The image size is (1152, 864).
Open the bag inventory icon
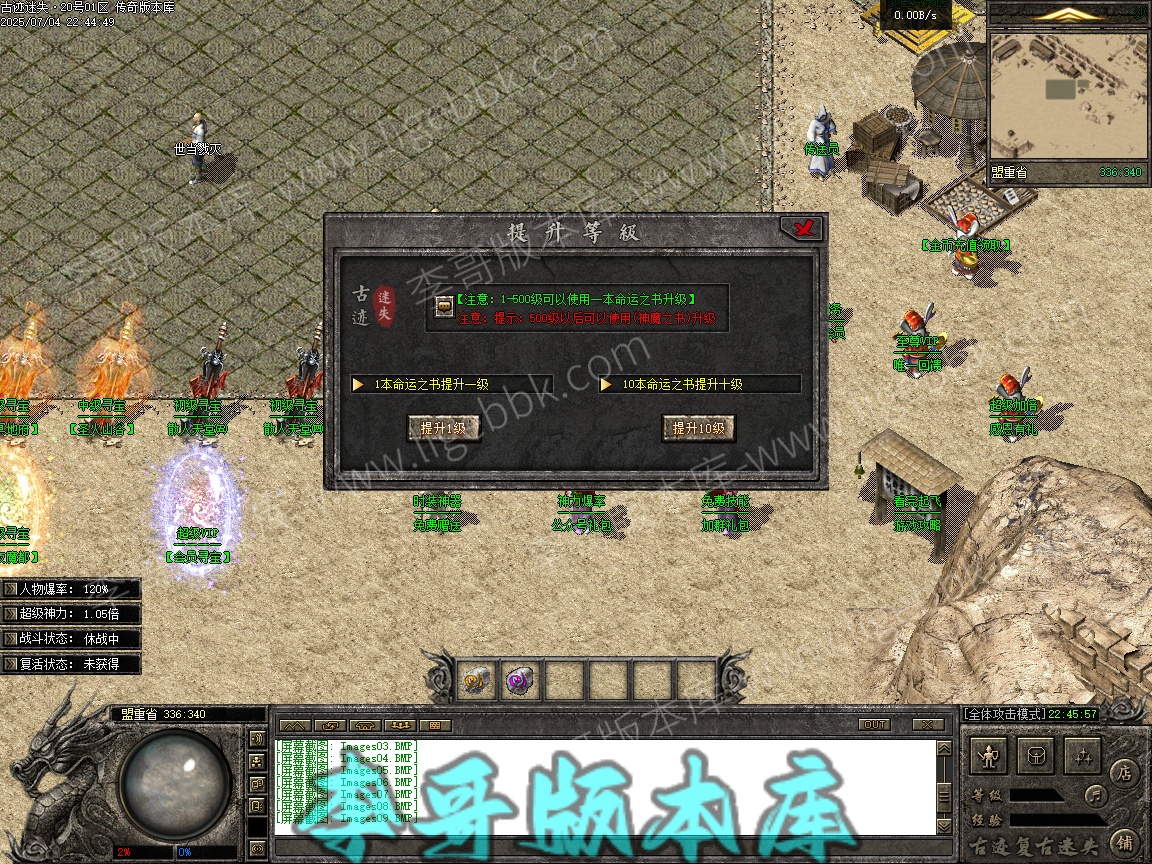click(1035, 755)
